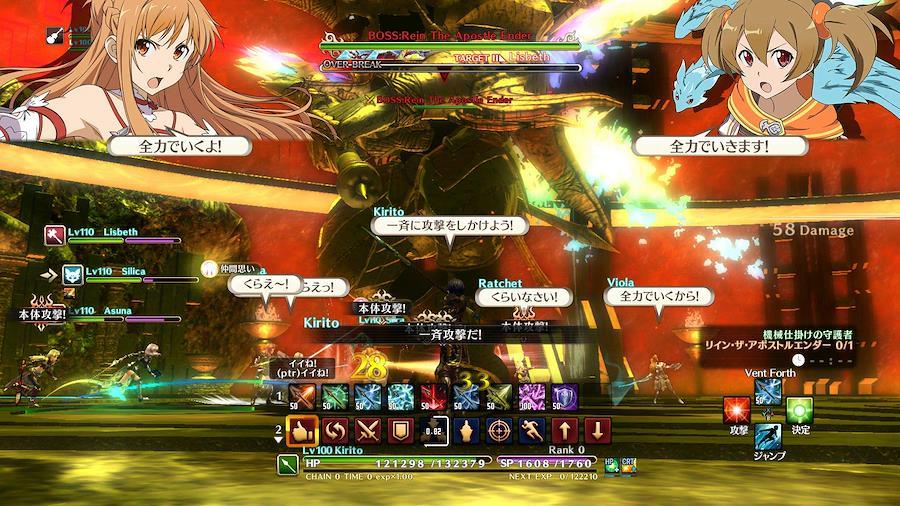Trigger the red 攻撃 attack button
The width and height of the screenshot is (900, 506).
click(x=739, y=410)
